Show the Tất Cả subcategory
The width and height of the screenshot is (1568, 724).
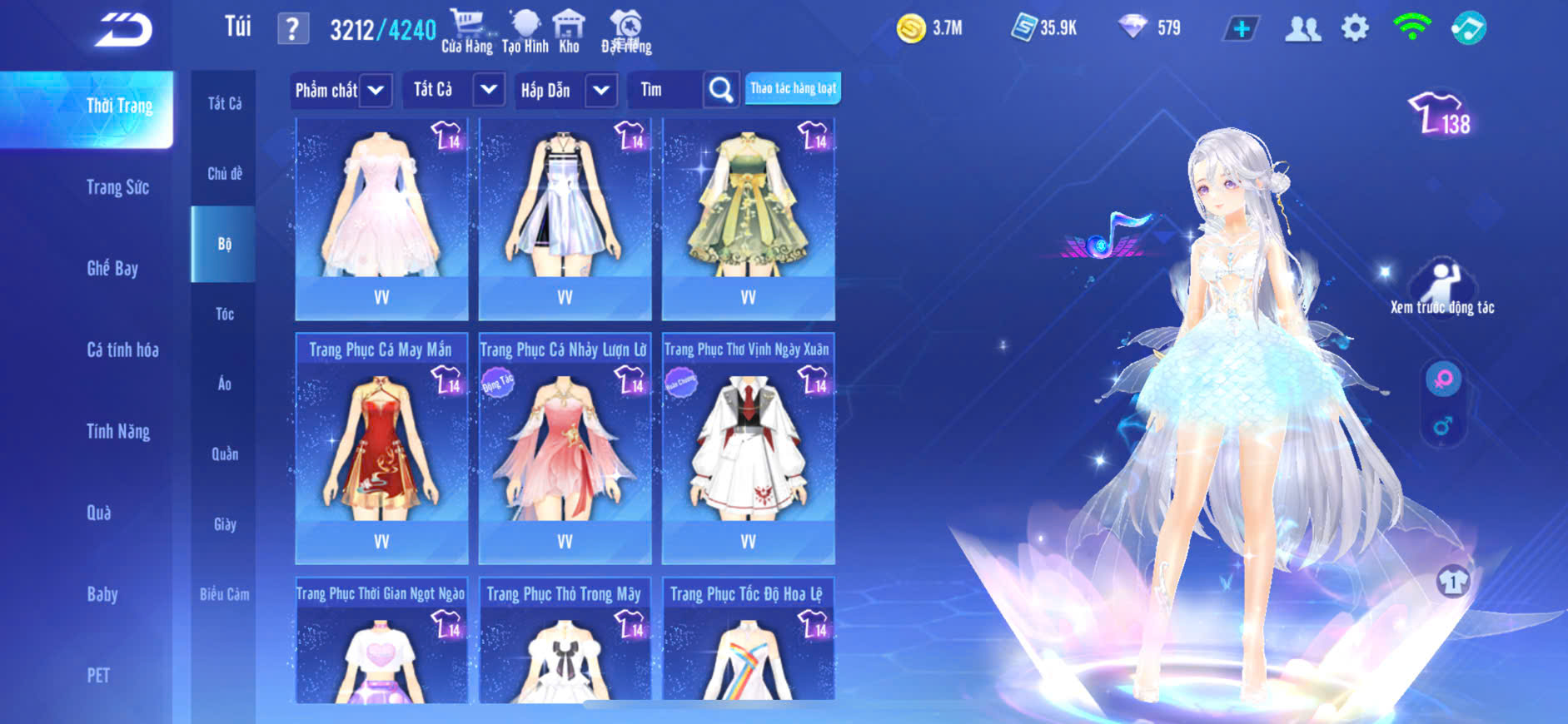pyautogui.click(x=224, y=103)
